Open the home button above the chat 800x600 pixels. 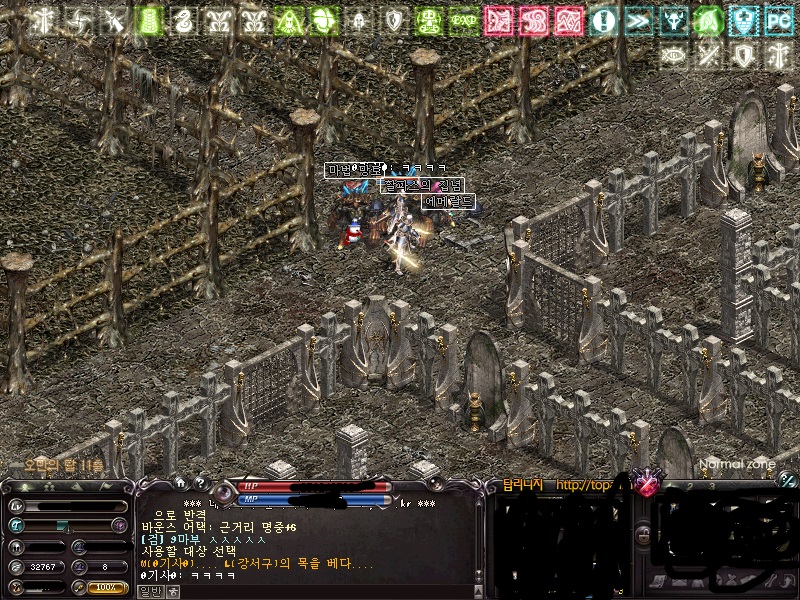[x=180, y=483]
